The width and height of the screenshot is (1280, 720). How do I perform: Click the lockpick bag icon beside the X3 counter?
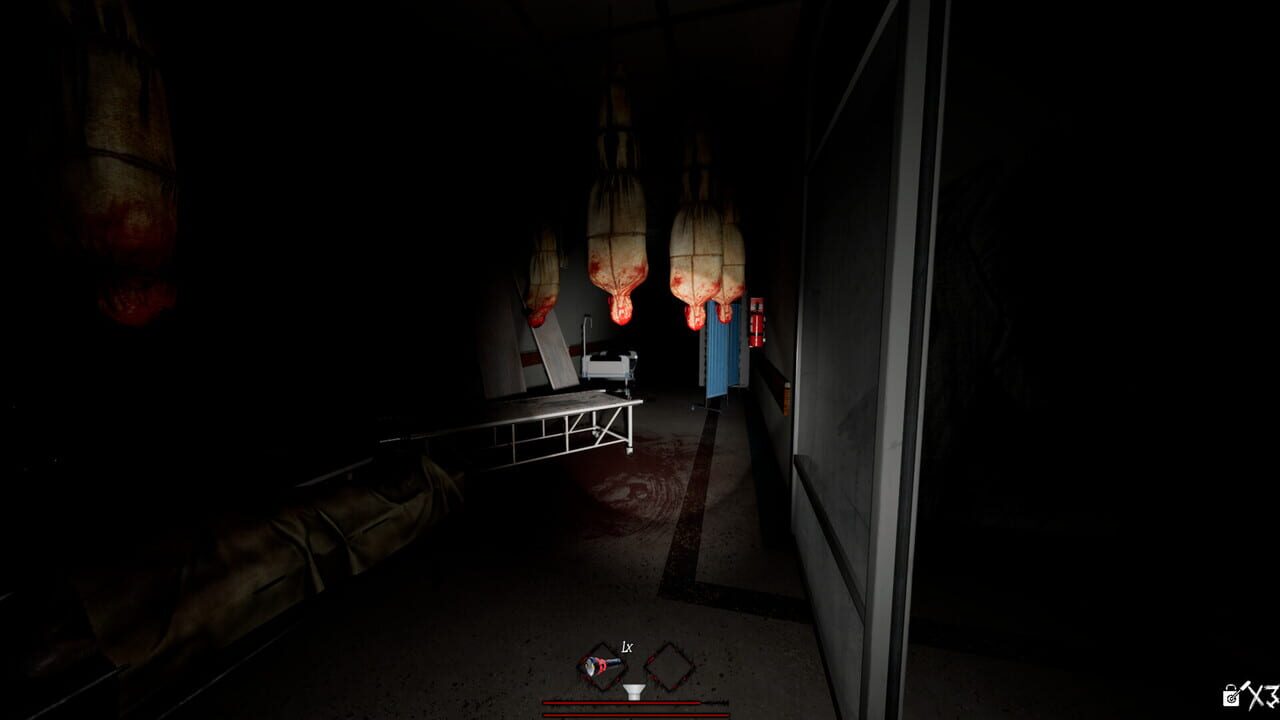coord(1230,694)
